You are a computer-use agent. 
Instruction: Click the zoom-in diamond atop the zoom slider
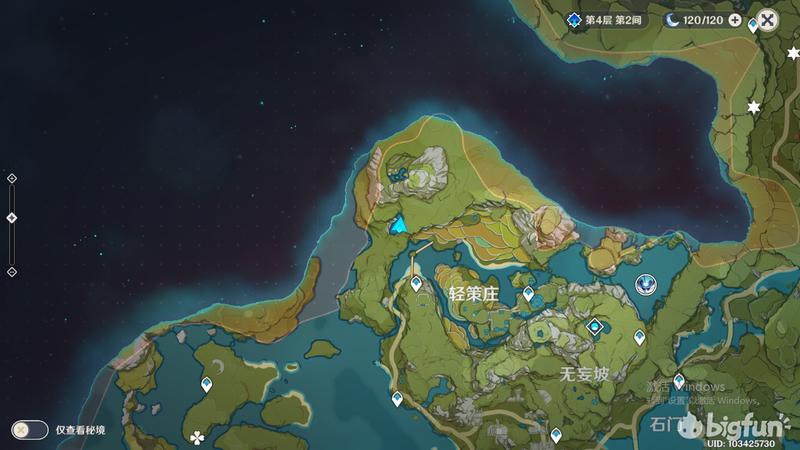pyautogui.click(x=12, y=178)
